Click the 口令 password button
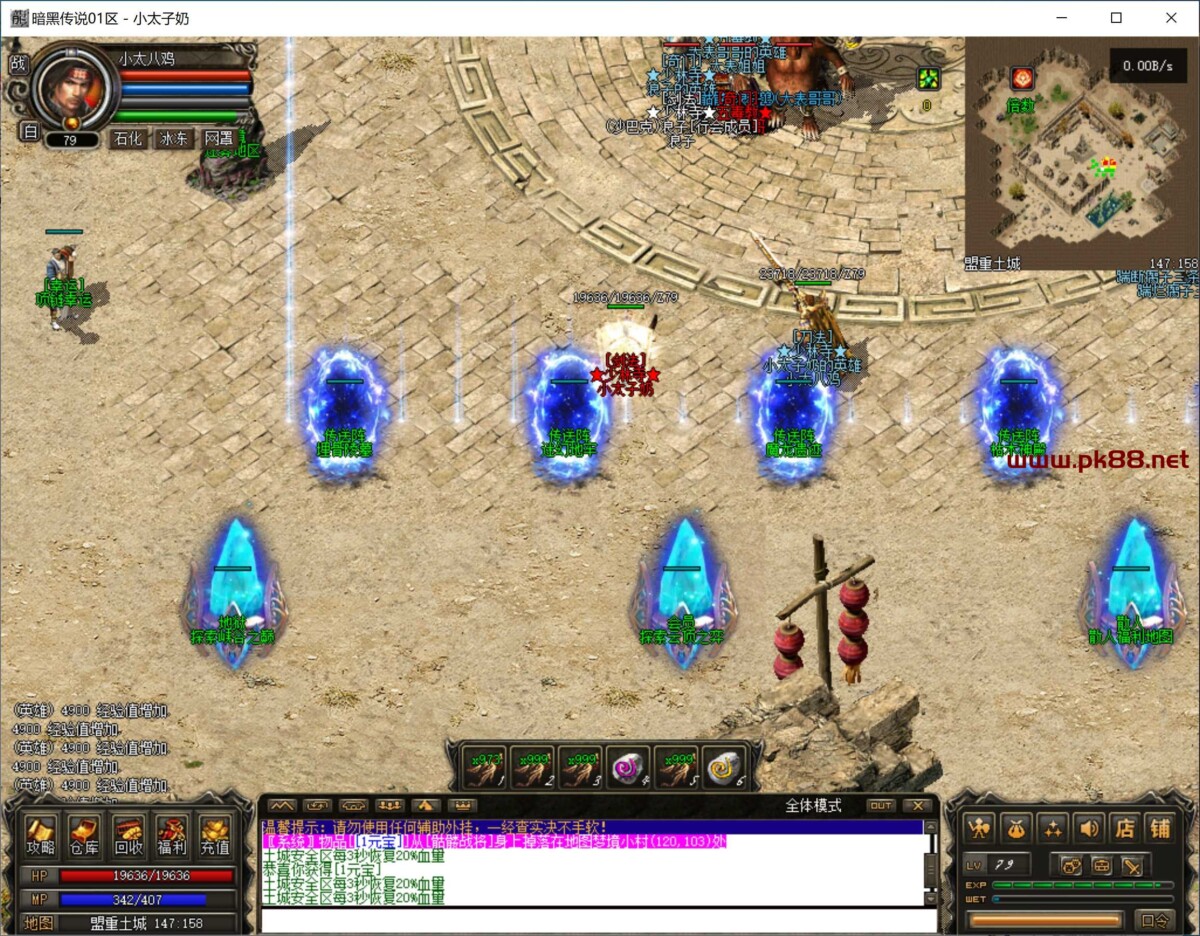The width and height of the screenshot is (1200, 936). point(1155,920)
